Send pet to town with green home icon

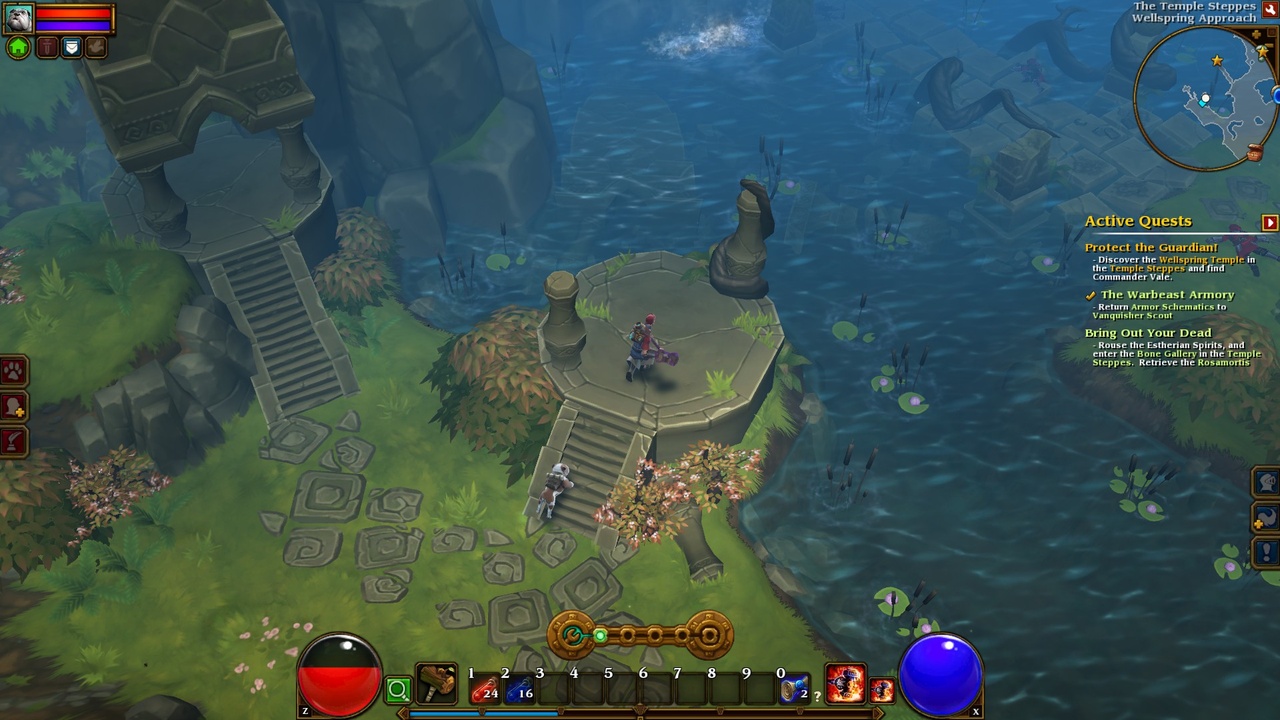pos(17,46)
